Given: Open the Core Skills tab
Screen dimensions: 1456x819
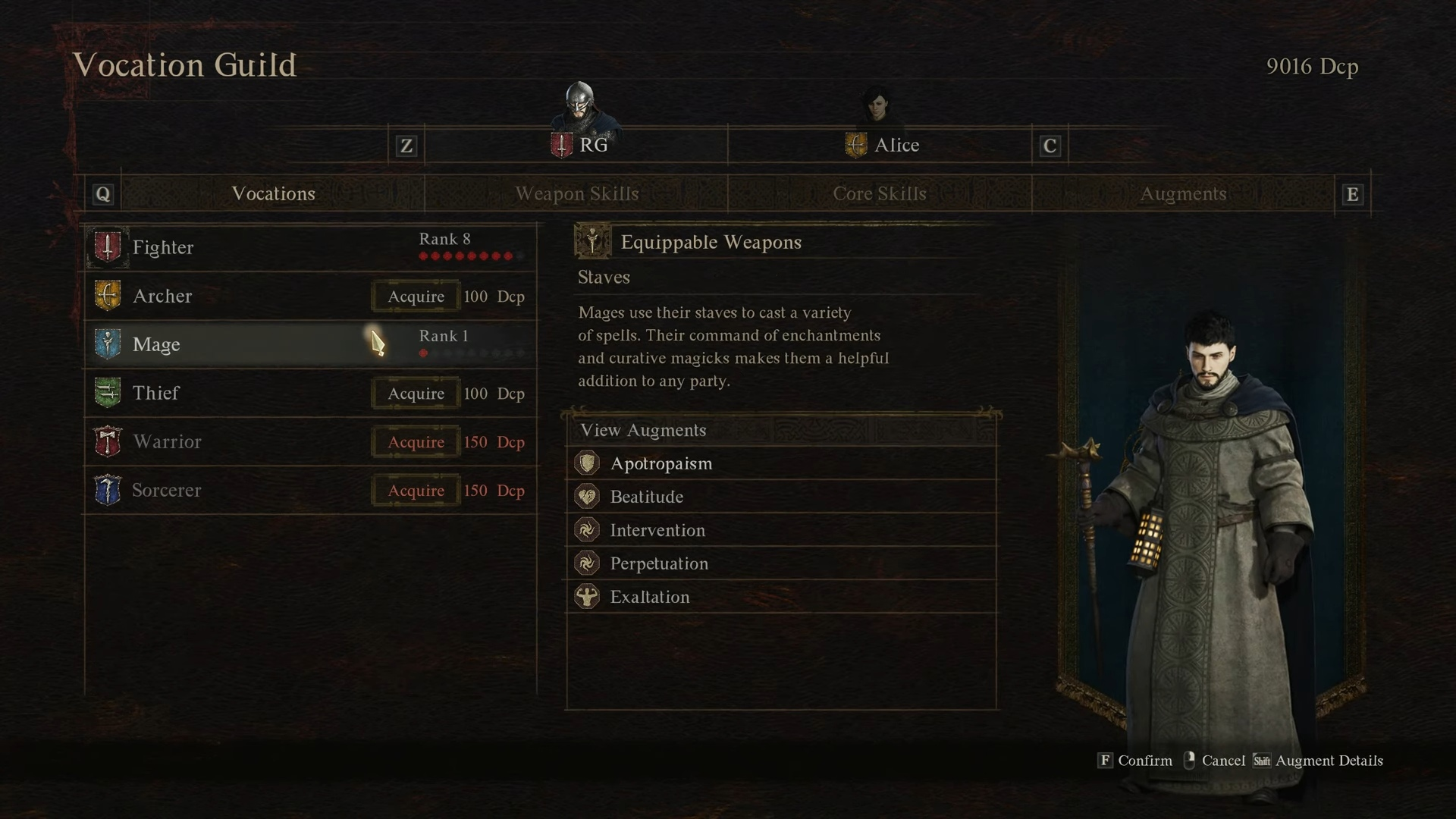Looking at the screenshot, I should pyautogui.click(x=880, y=194).
